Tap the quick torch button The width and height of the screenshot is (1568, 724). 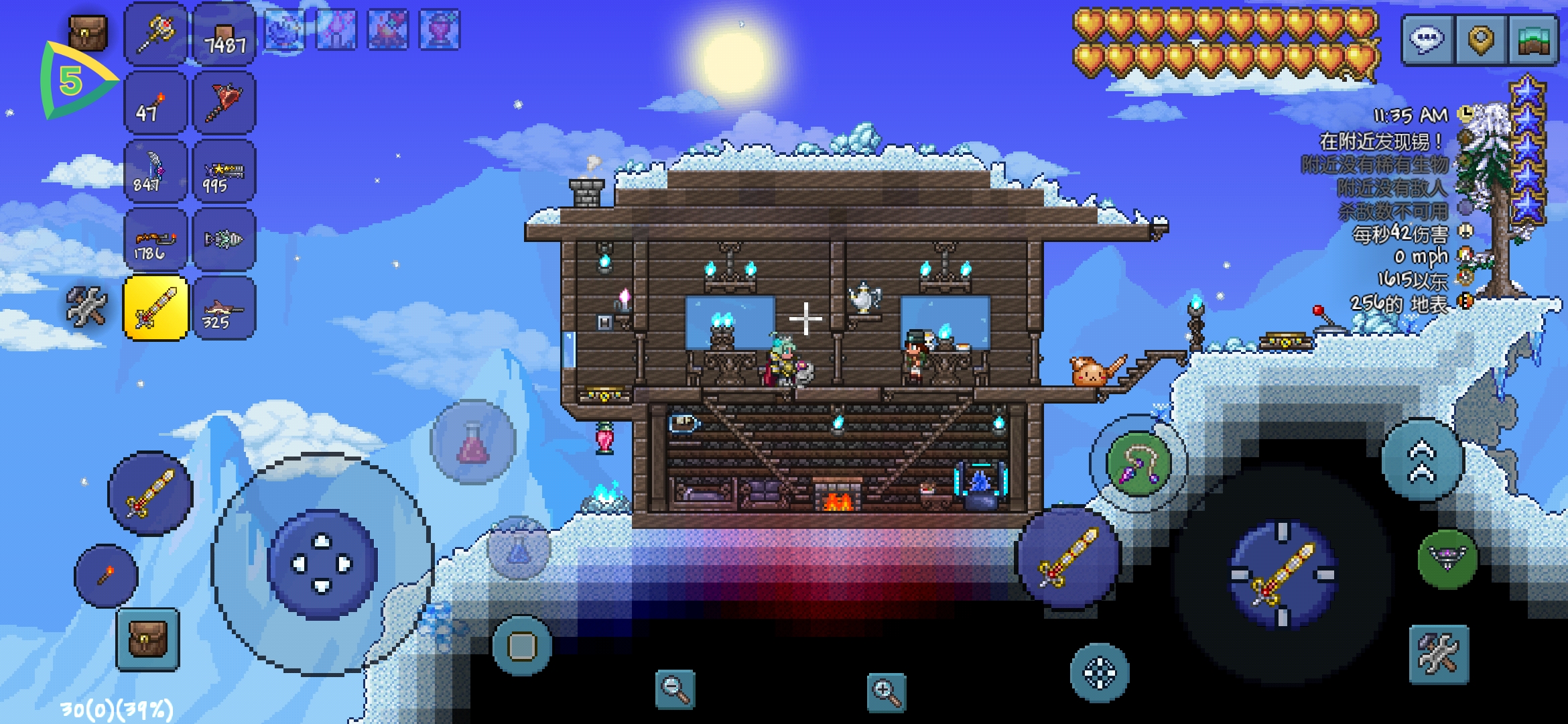(106, 575)
